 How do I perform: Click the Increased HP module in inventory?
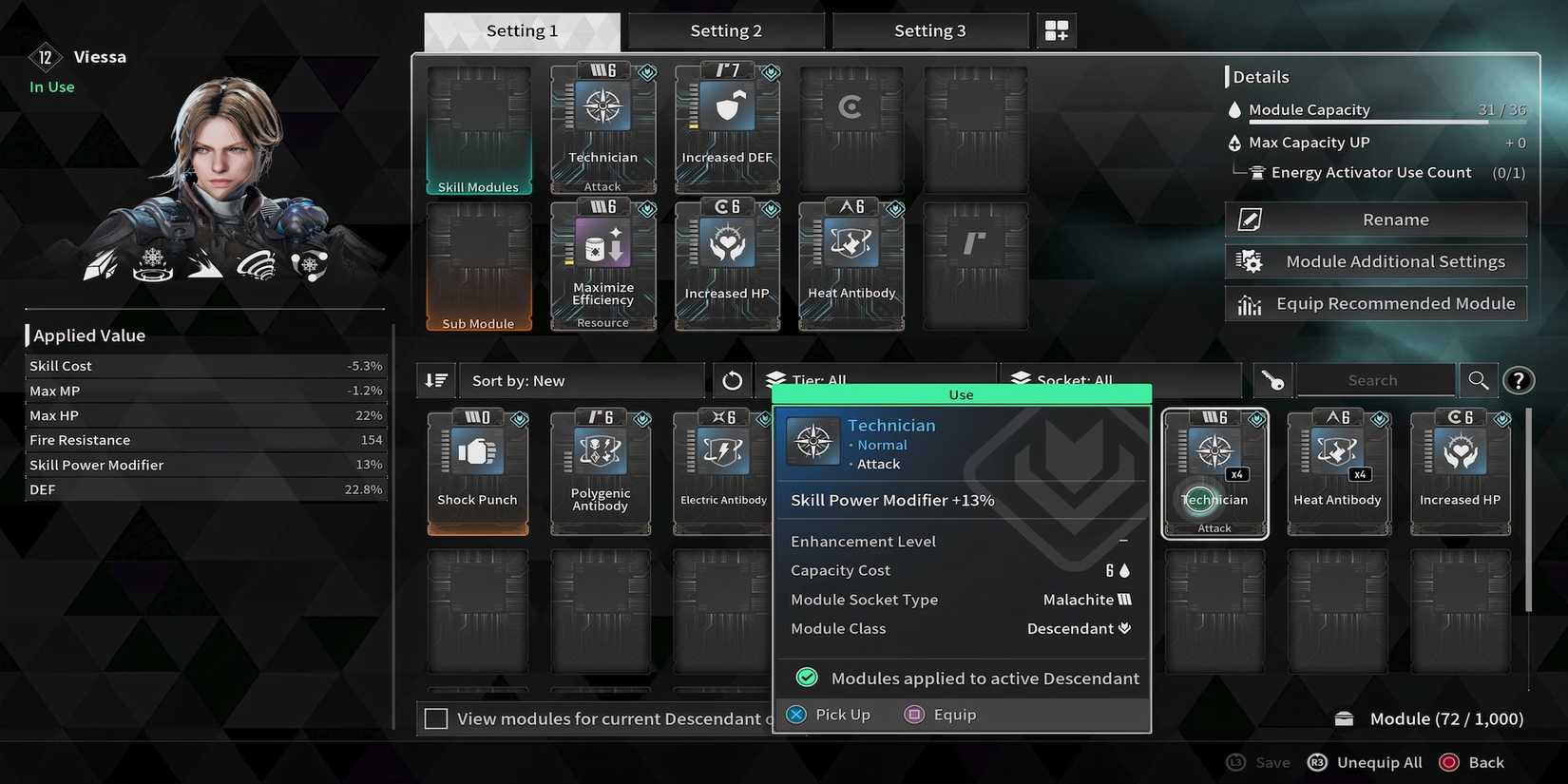click(x=1460, y=470)
